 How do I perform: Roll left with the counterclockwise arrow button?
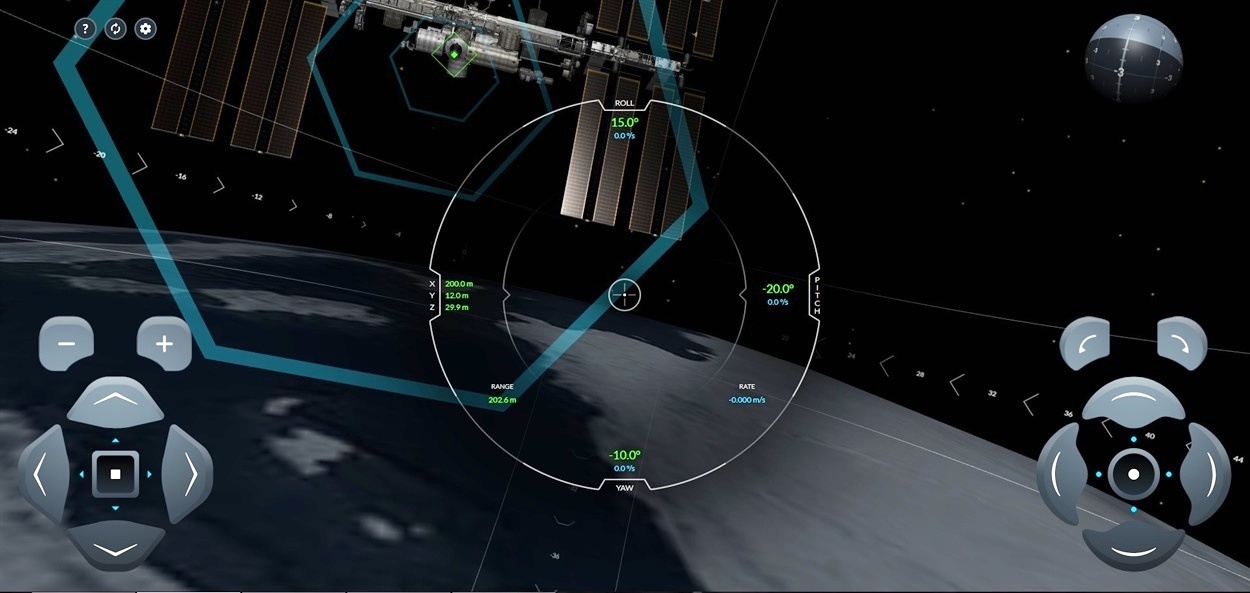tap(1085, 345)
